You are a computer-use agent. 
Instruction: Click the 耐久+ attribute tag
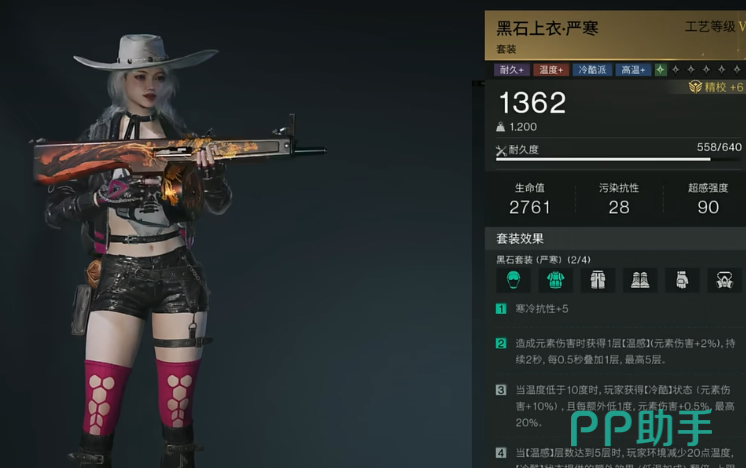tap(512, 70)
